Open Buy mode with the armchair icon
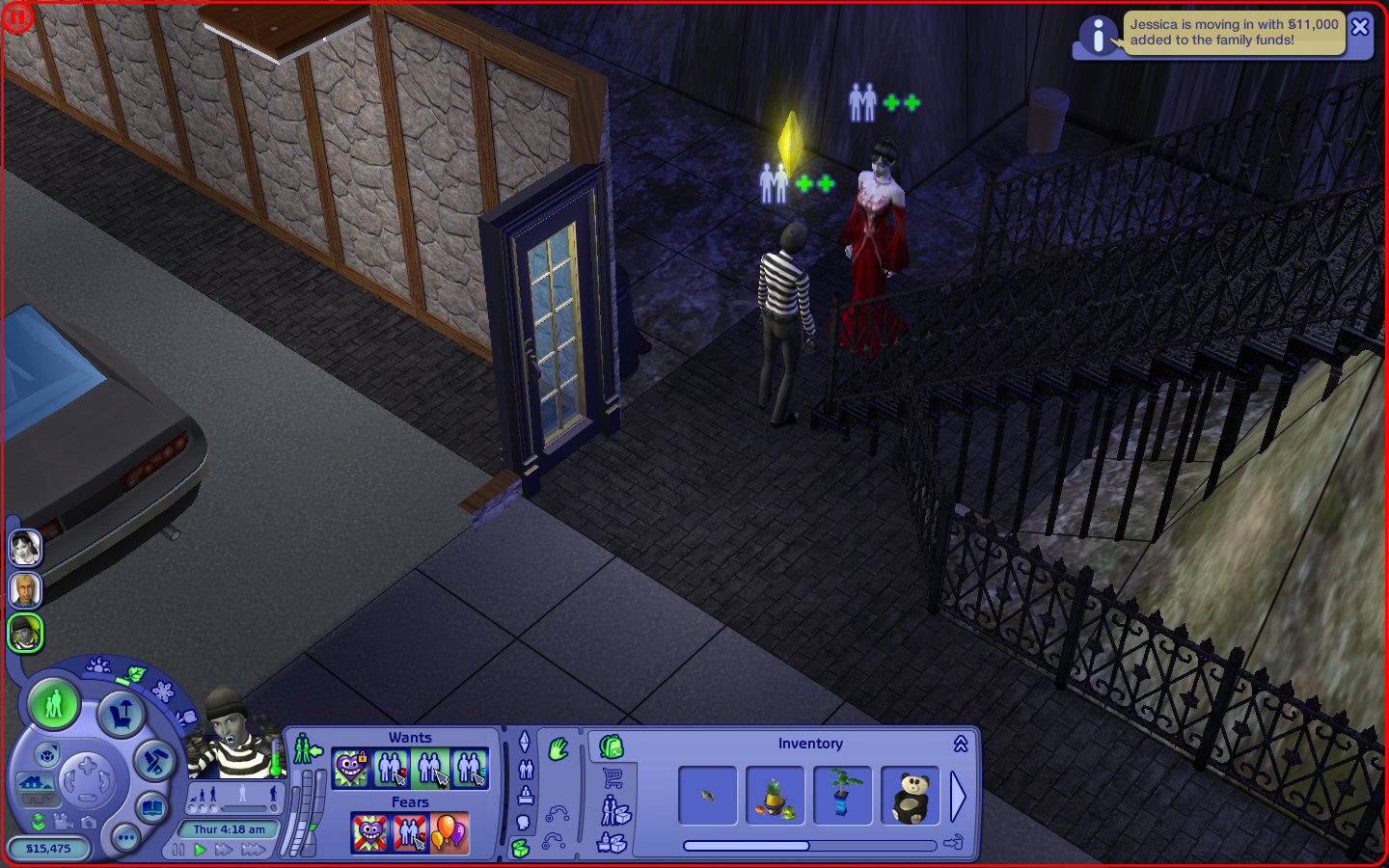Screen dimensions: 1389x868 point(122,715)
